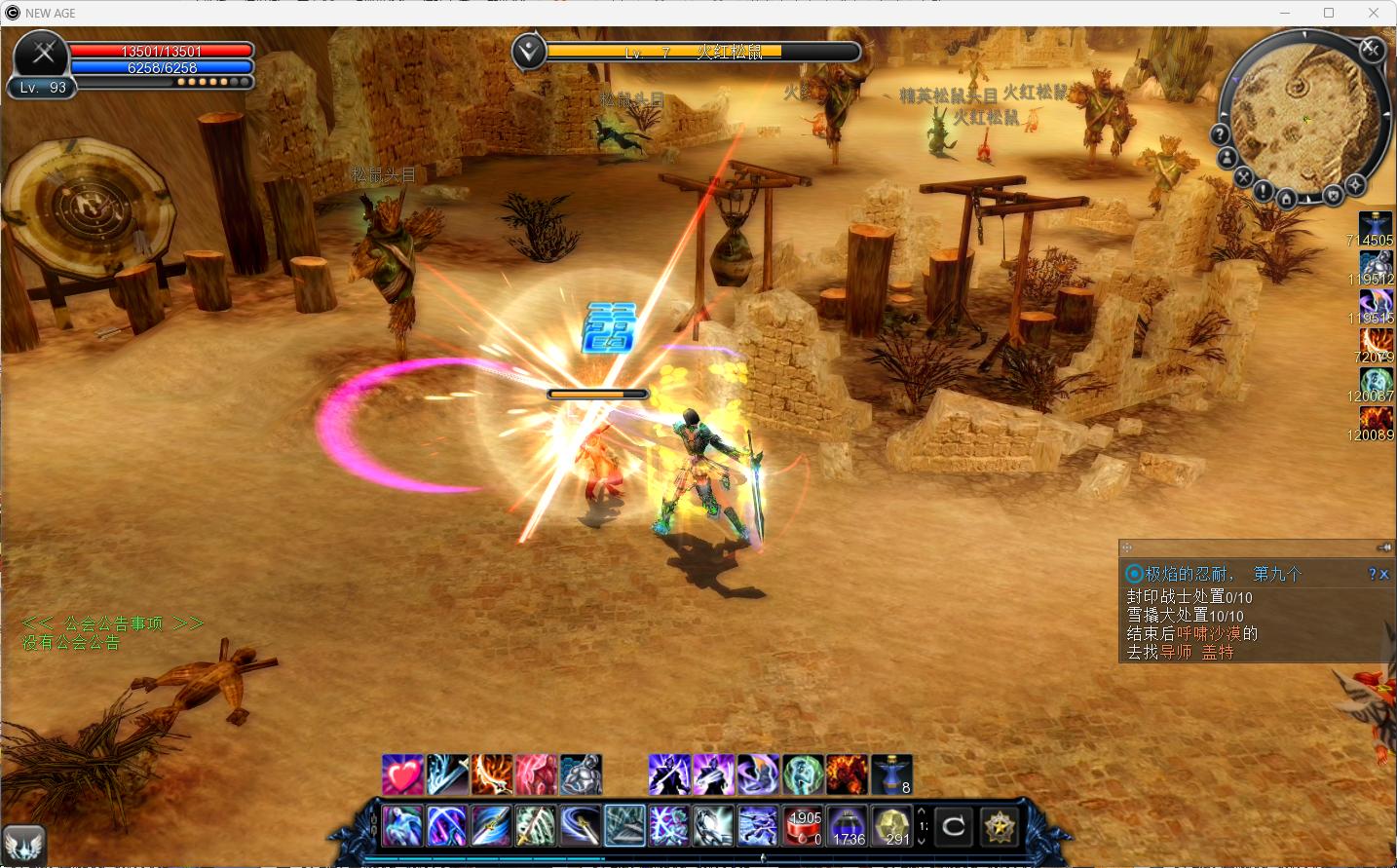Use the blue mana potion showing 1736
Image resolution: width=1397 pixels, height=868 pixels.
pyautogui.click(x=849, y=826)
